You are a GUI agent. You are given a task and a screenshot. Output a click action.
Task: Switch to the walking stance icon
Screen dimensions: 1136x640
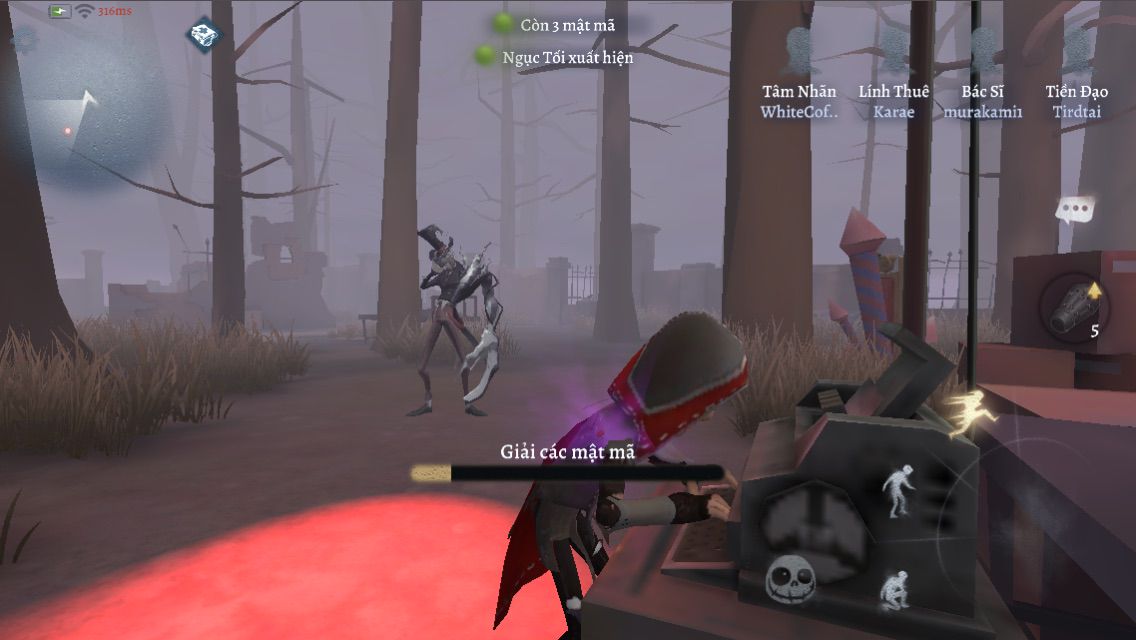[x=896, y=492]
